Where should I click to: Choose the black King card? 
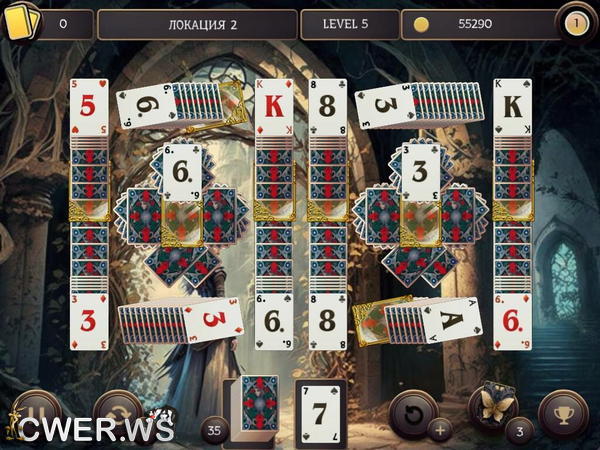512,105
